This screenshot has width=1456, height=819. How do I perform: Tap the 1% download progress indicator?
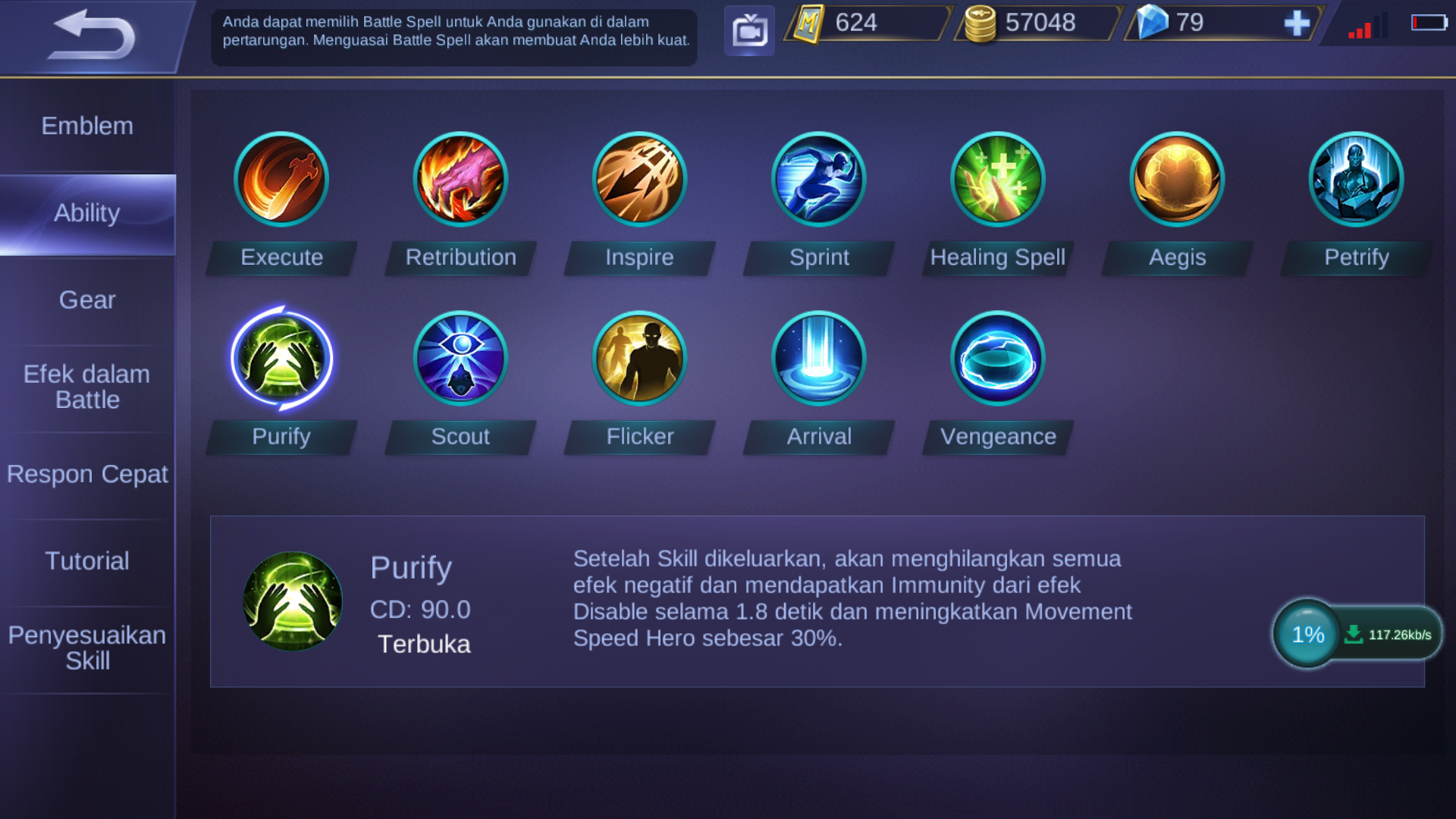1305,634
